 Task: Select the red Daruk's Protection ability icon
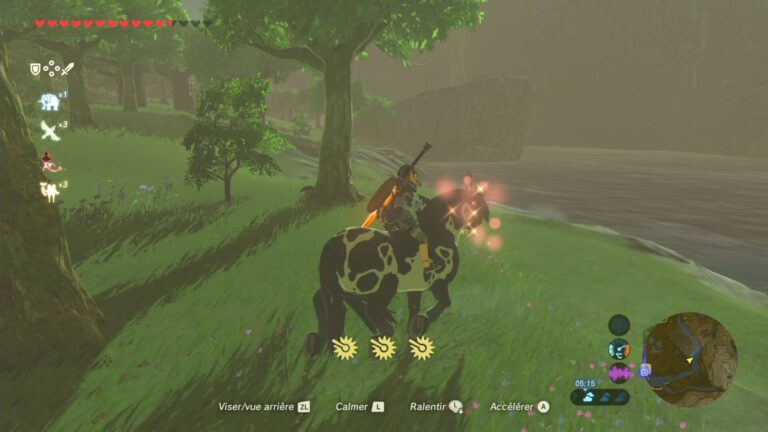(x=48, y=160)
